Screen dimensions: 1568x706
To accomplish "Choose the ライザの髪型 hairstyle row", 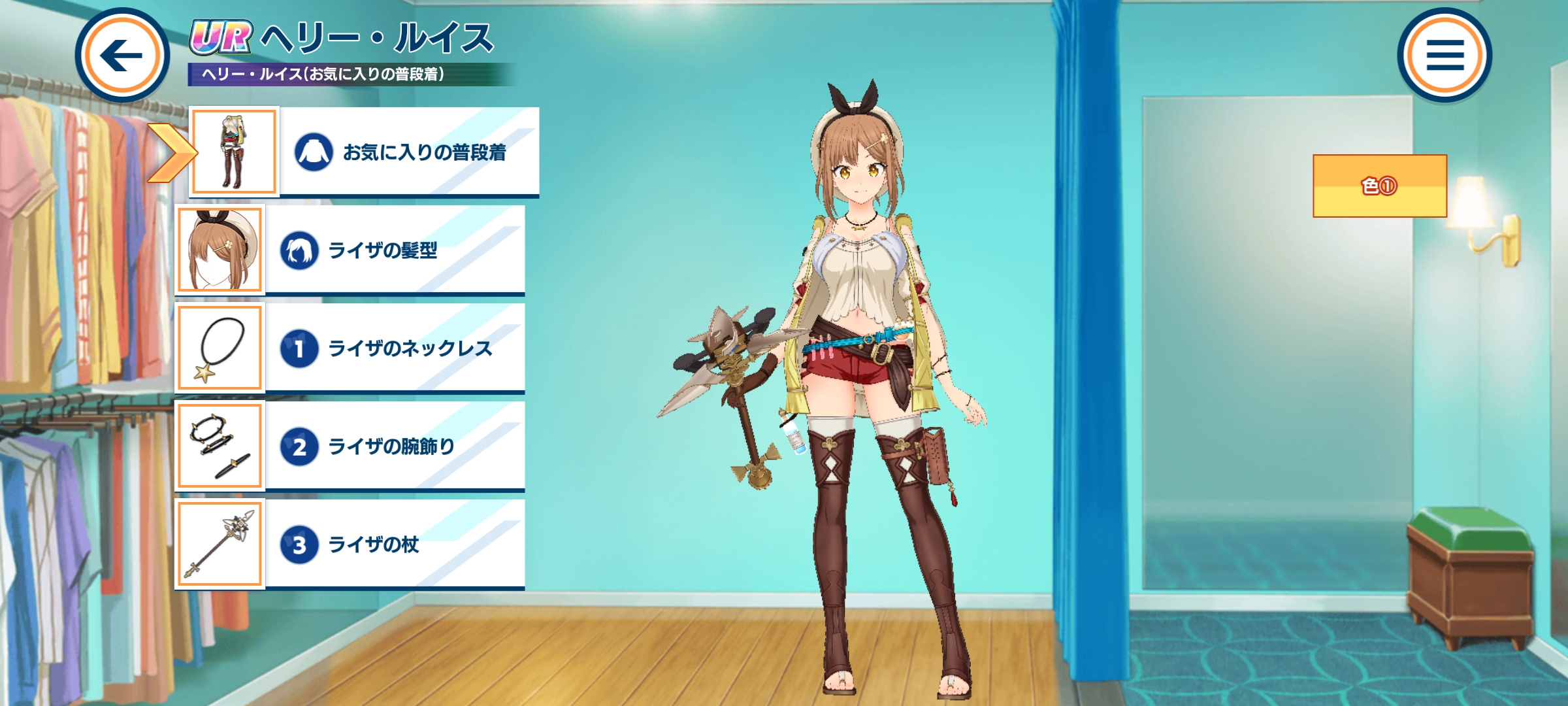I will (395, 250).
